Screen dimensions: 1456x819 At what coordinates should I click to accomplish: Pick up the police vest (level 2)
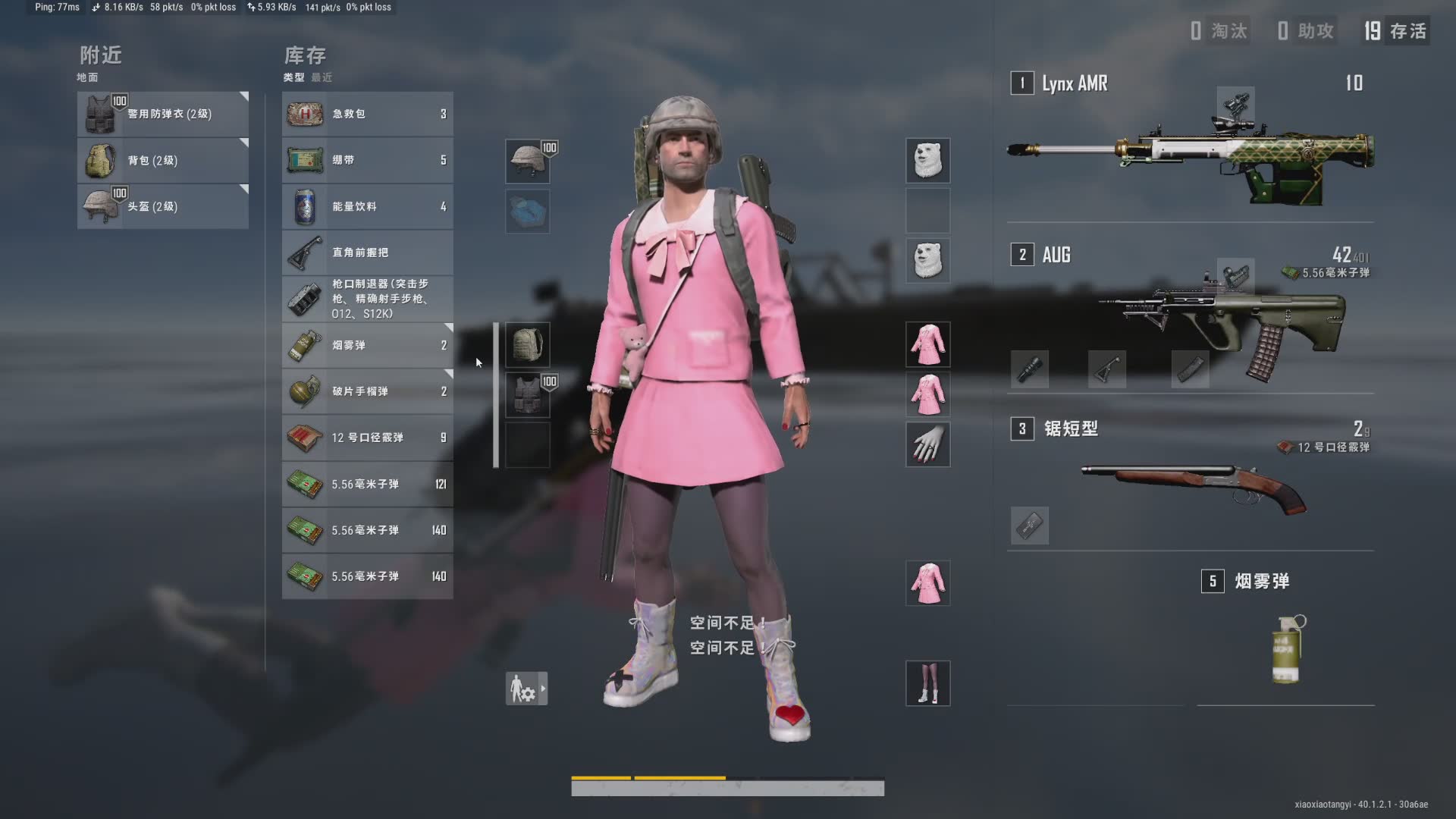[x=162, y=115]
